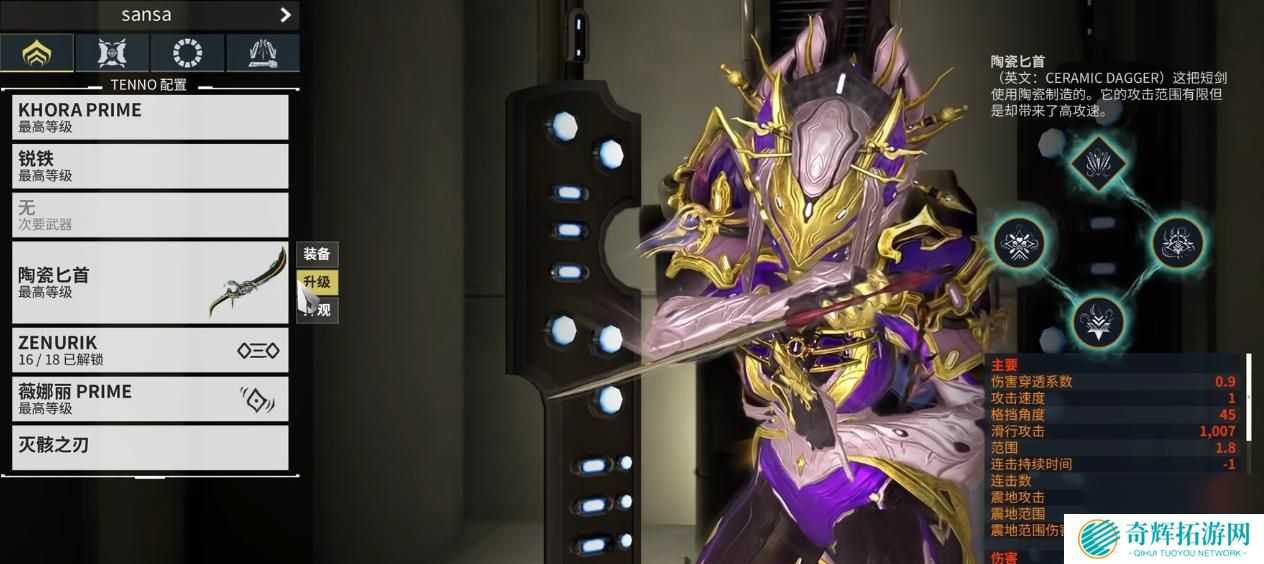The image size is (1264, 564).
Task: Open the 灭骸之刃 slot
Action: click(150, 446)
